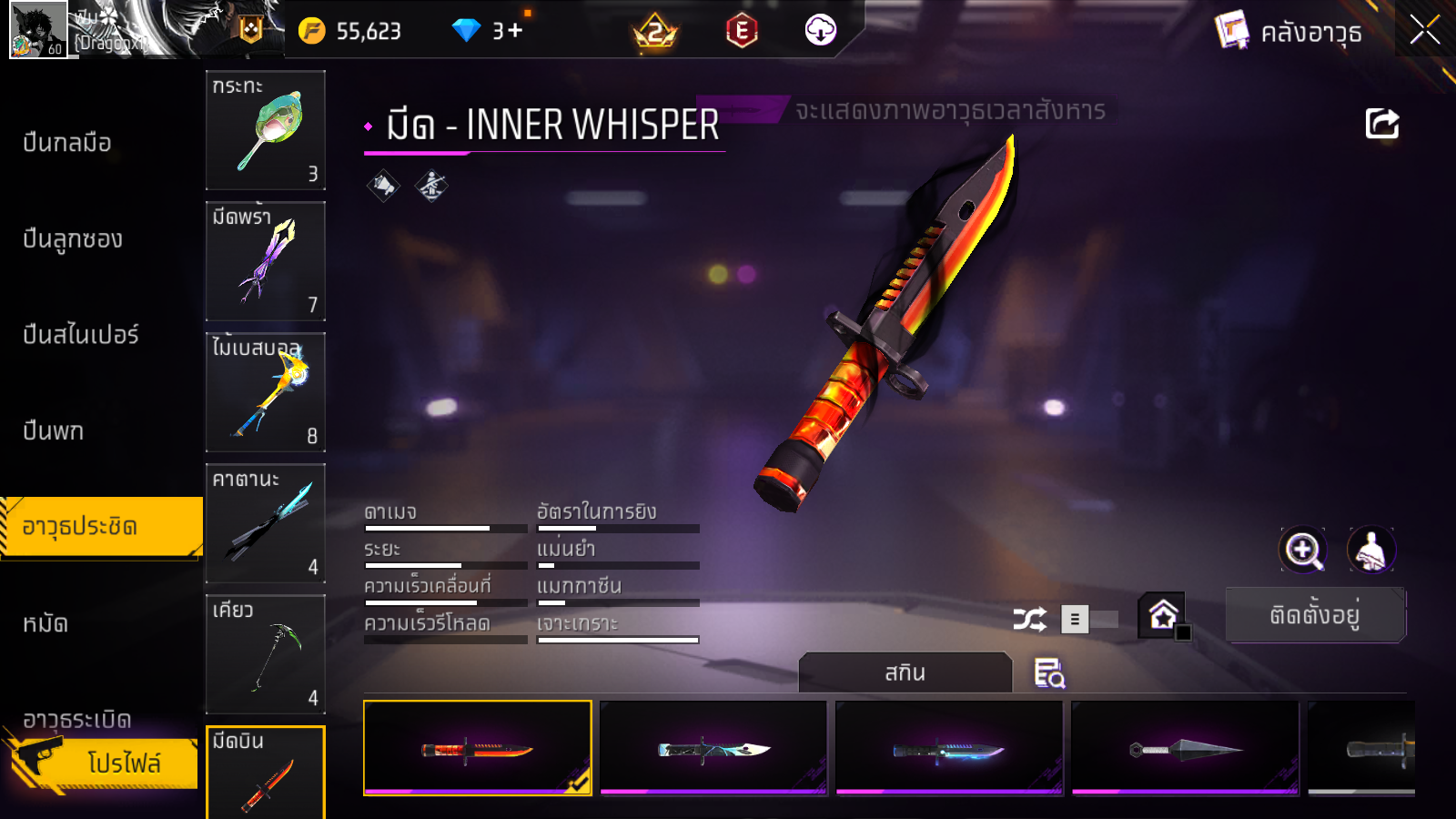Open the สกิน skins tab

pyautogui.click(x=905, y=672)
